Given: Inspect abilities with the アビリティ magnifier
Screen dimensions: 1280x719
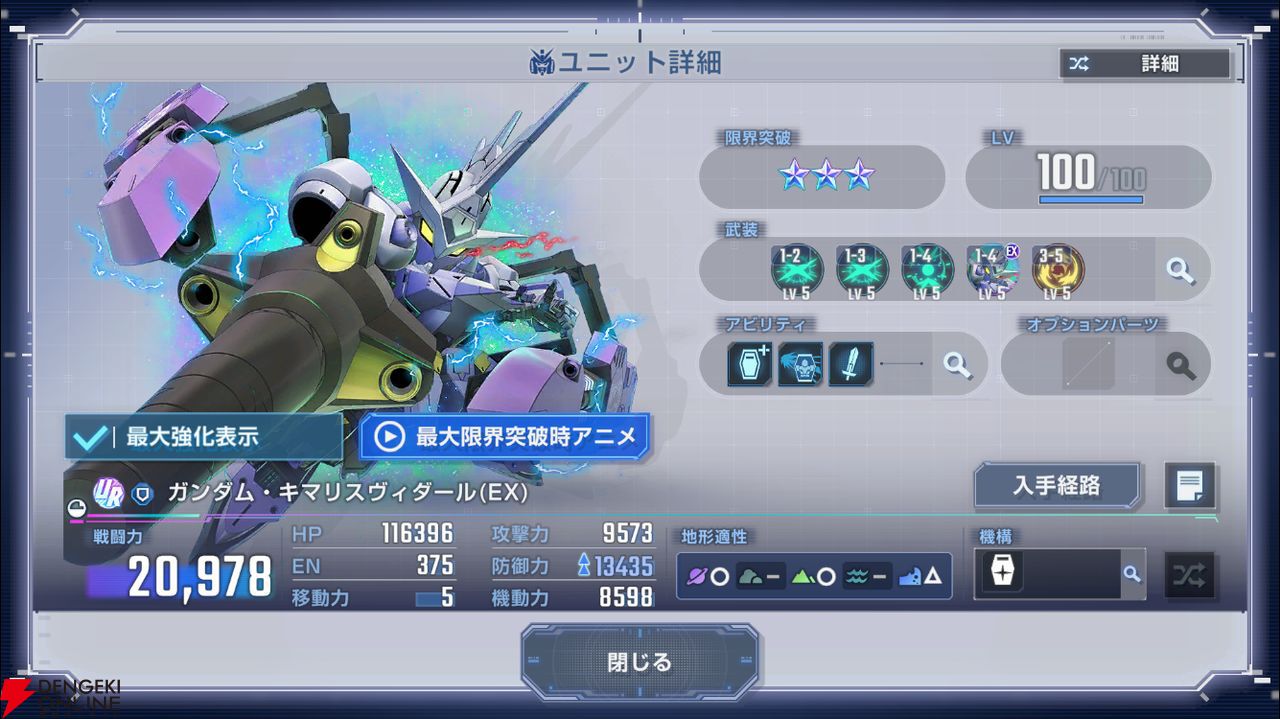Looking at the screenshot, I should pyautogui.click(x=957, y=364).
